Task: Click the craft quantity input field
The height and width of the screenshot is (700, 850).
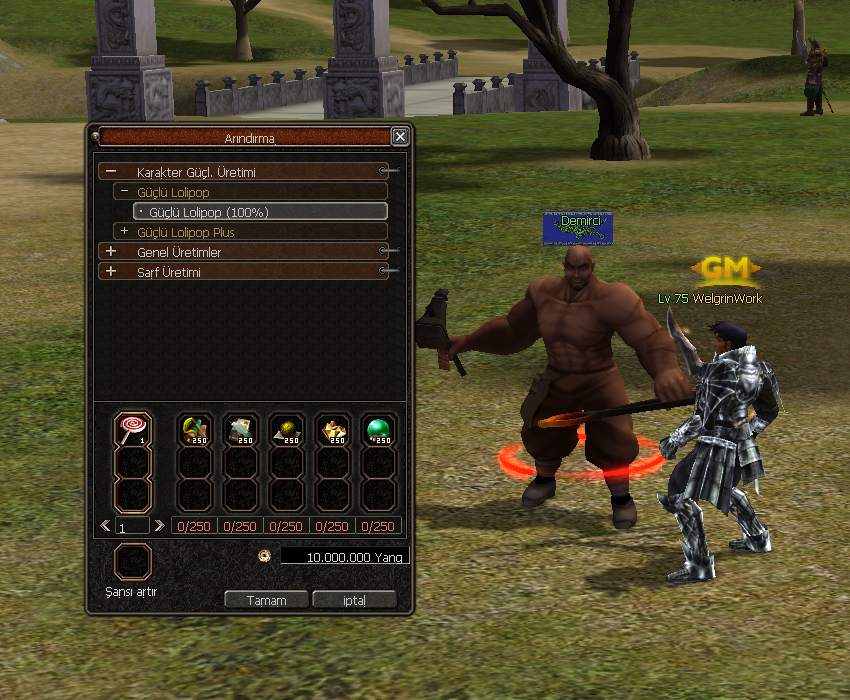Action: pyautogui.click(x=132, y=526)
